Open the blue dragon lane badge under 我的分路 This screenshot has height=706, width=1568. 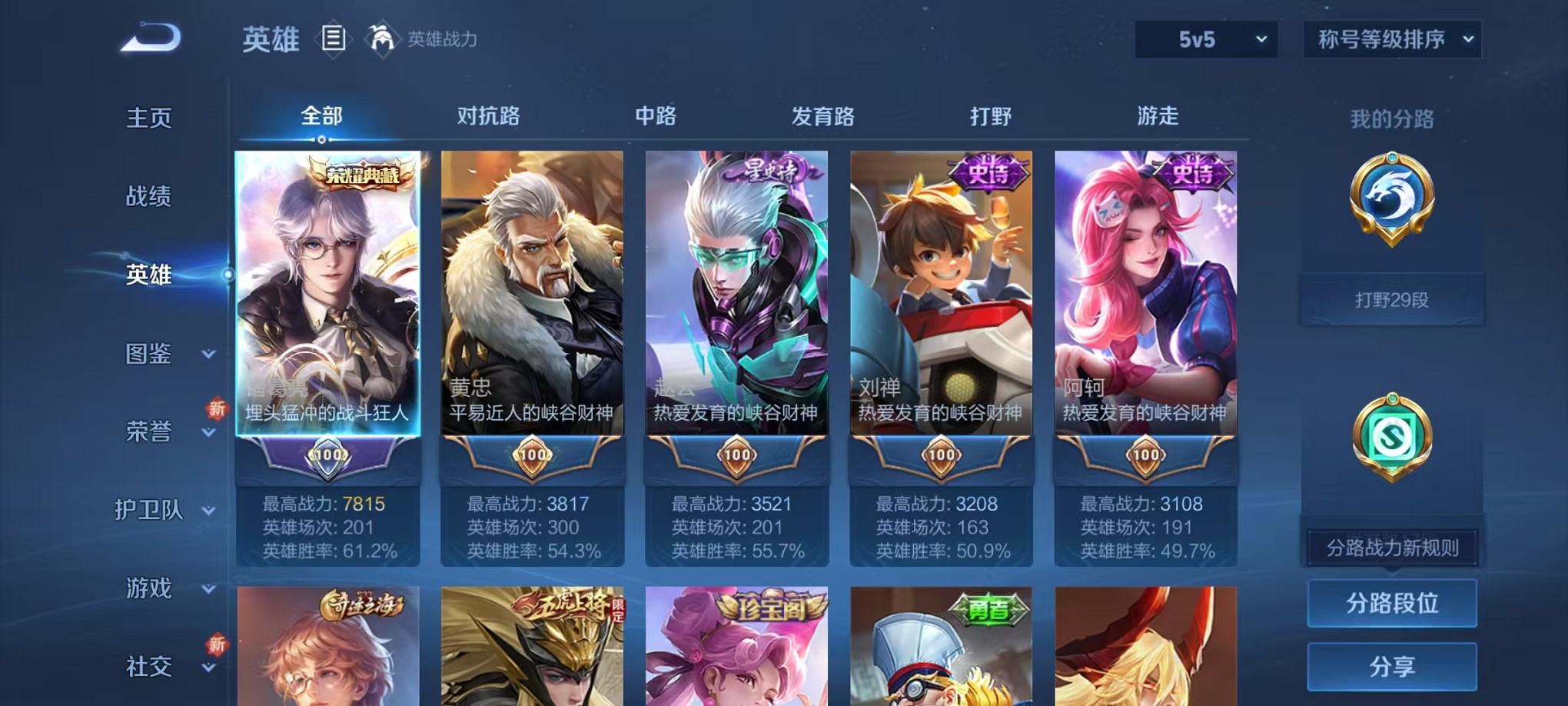1393,223
